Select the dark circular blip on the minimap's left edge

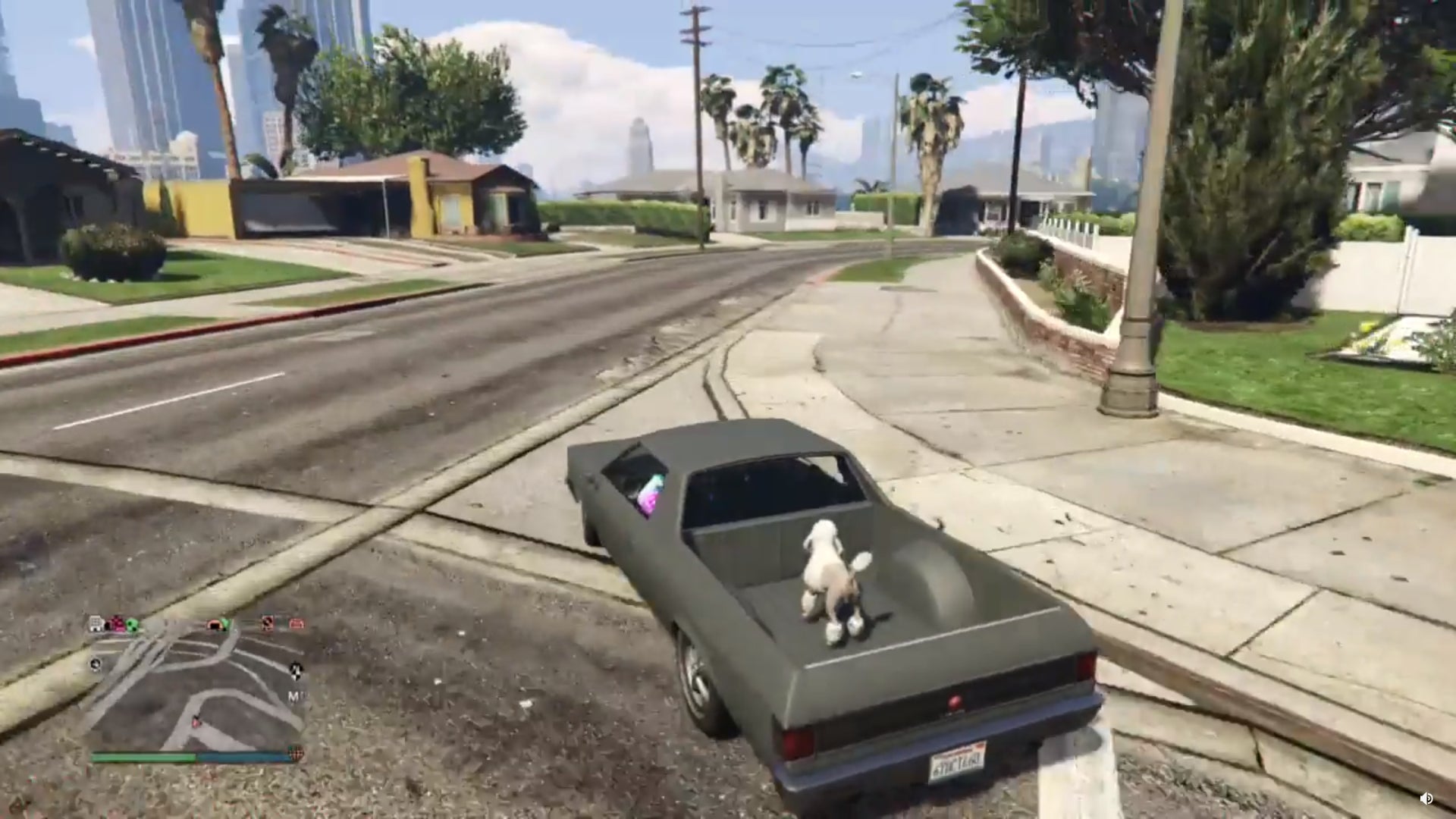coord(96,664)
